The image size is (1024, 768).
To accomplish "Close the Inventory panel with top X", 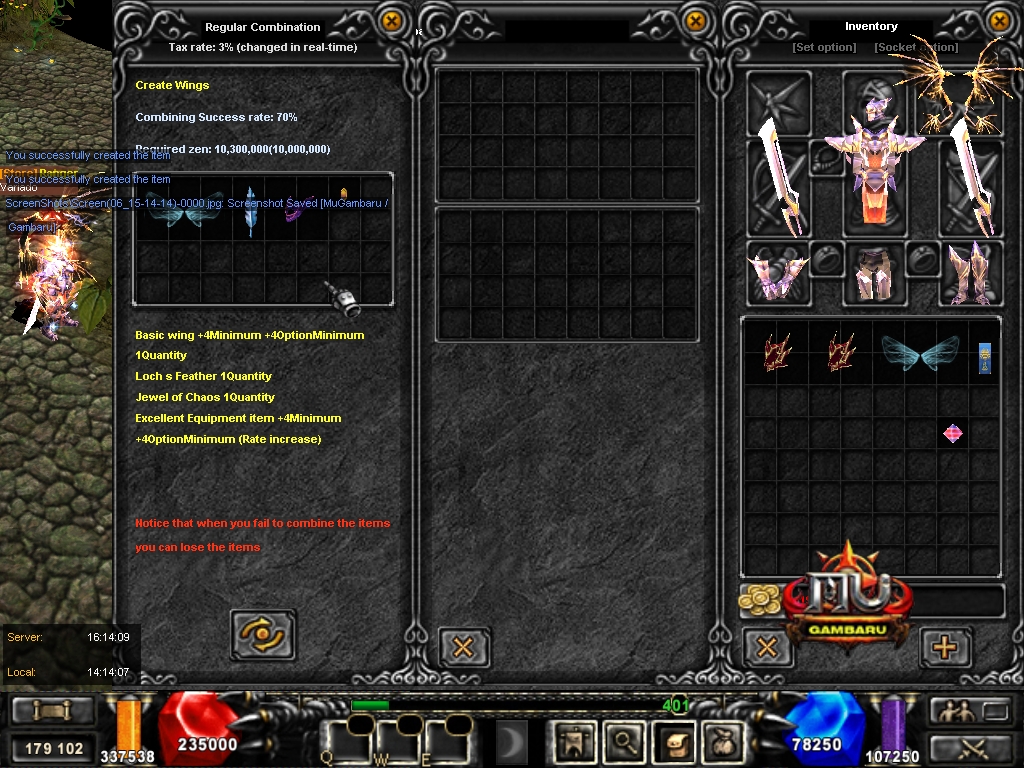I will coord(998,20).
